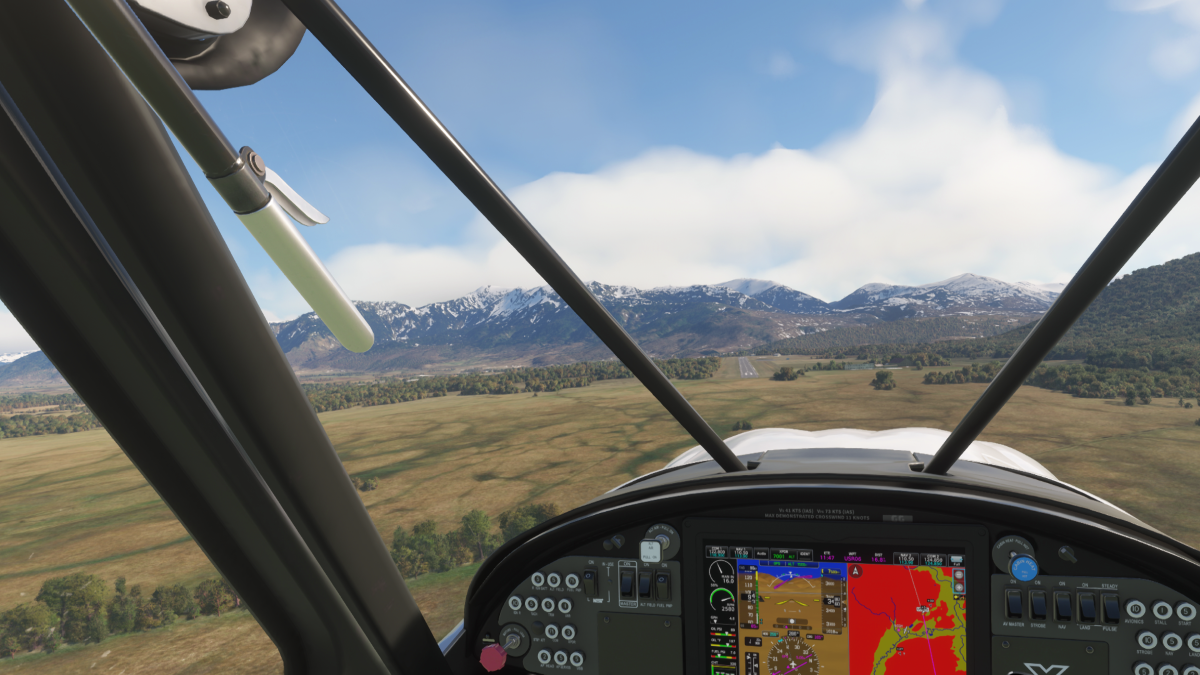
Task: Toggle the AV MASTER switch
Action: click(1014, 605)
